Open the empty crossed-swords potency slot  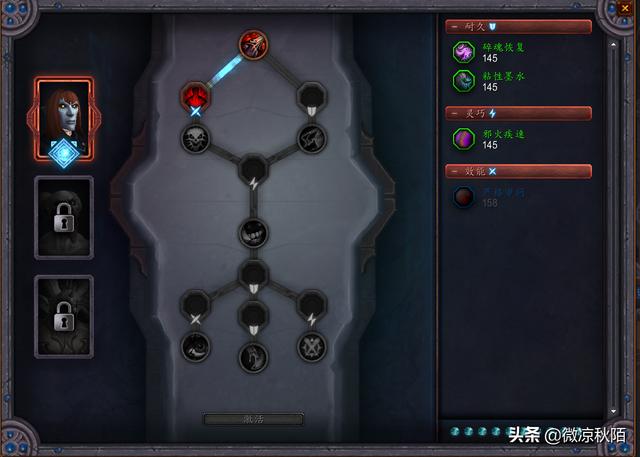click(x=195, y=303)
